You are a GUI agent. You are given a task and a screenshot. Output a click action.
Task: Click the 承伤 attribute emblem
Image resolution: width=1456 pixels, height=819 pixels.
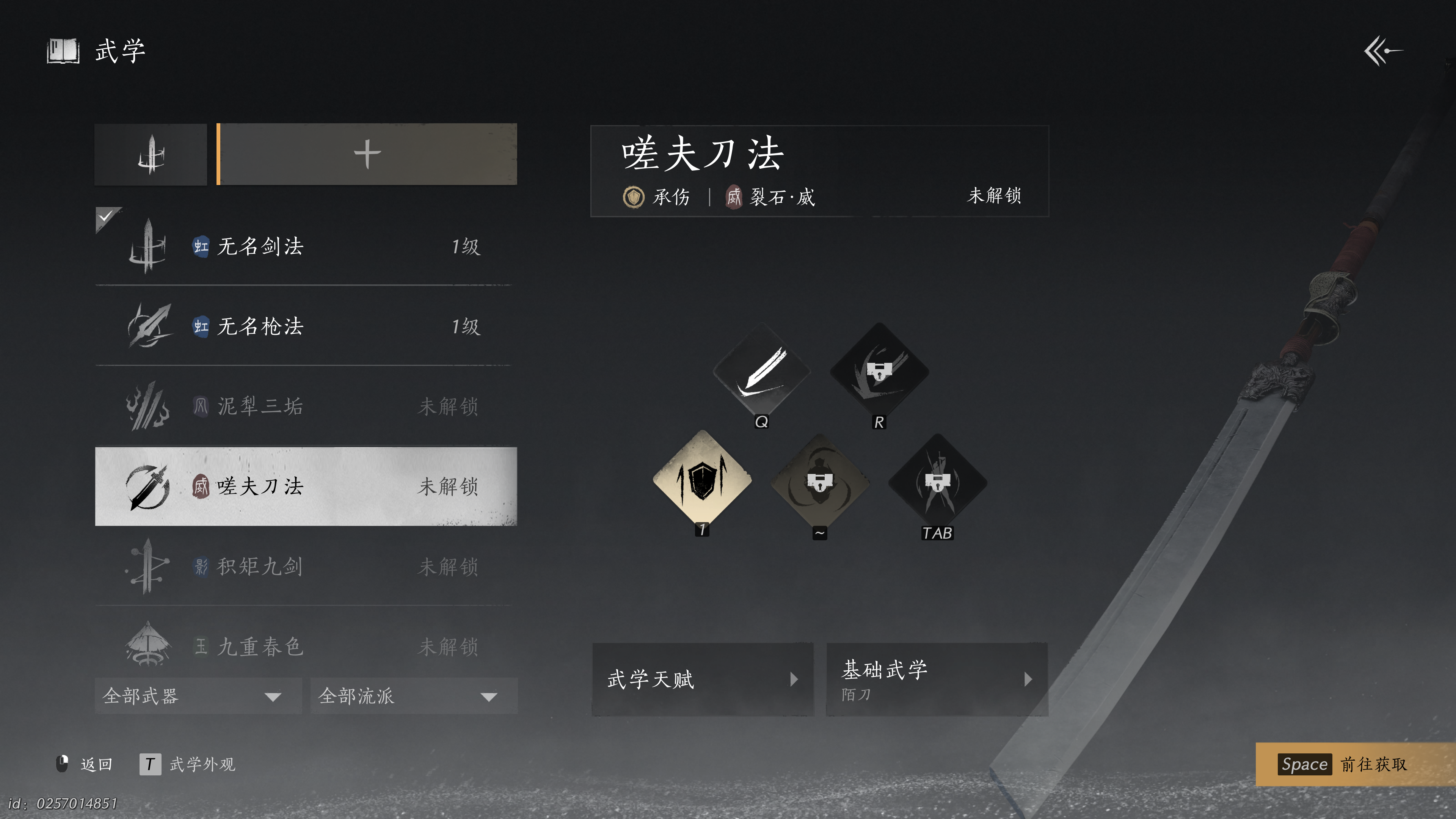click(x=634, y=197)
